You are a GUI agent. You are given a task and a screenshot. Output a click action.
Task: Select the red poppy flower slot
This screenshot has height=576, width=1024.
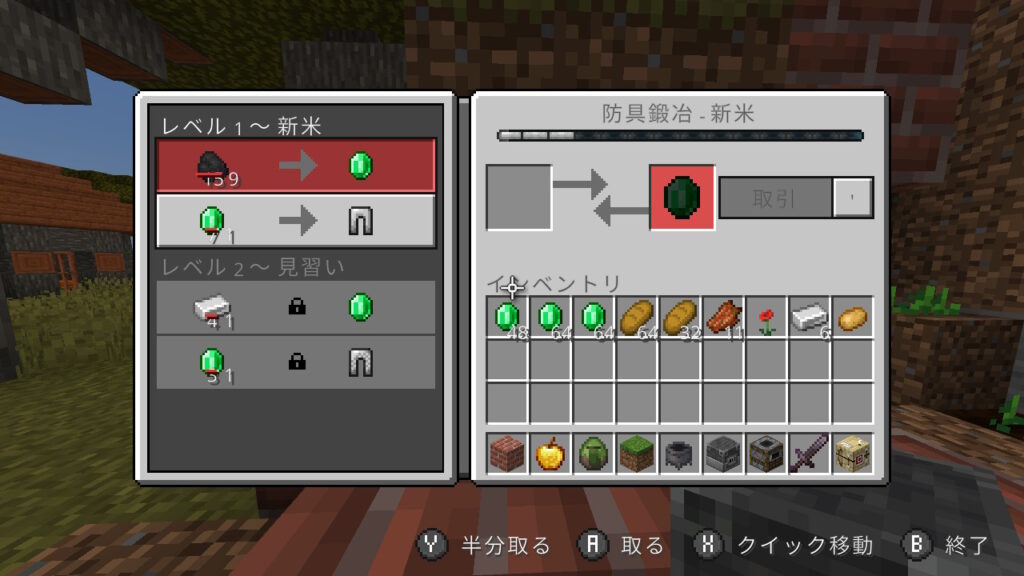point(767,318)
